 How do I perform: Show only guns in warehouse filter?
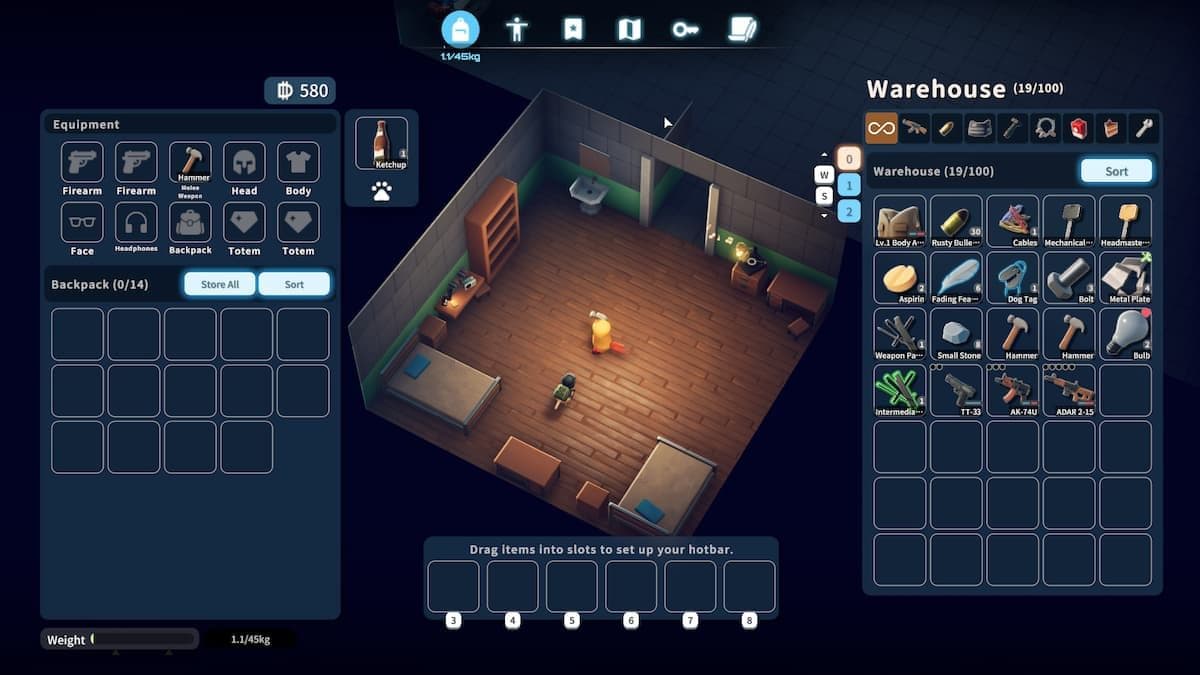click(914, 127)
